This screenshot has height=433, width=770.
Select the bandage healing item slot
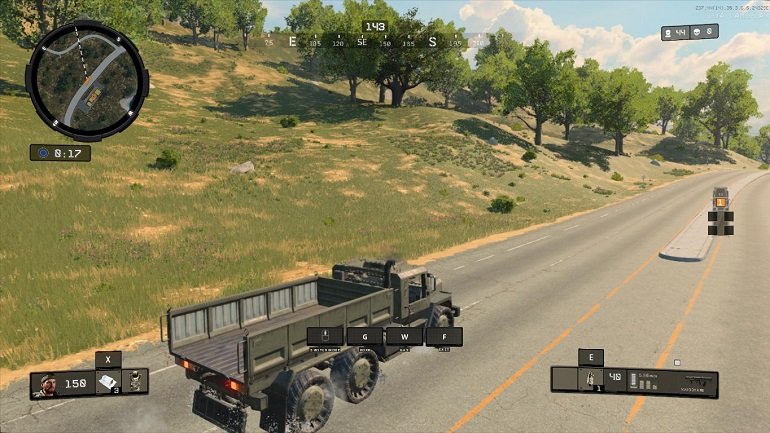(109, 382)
